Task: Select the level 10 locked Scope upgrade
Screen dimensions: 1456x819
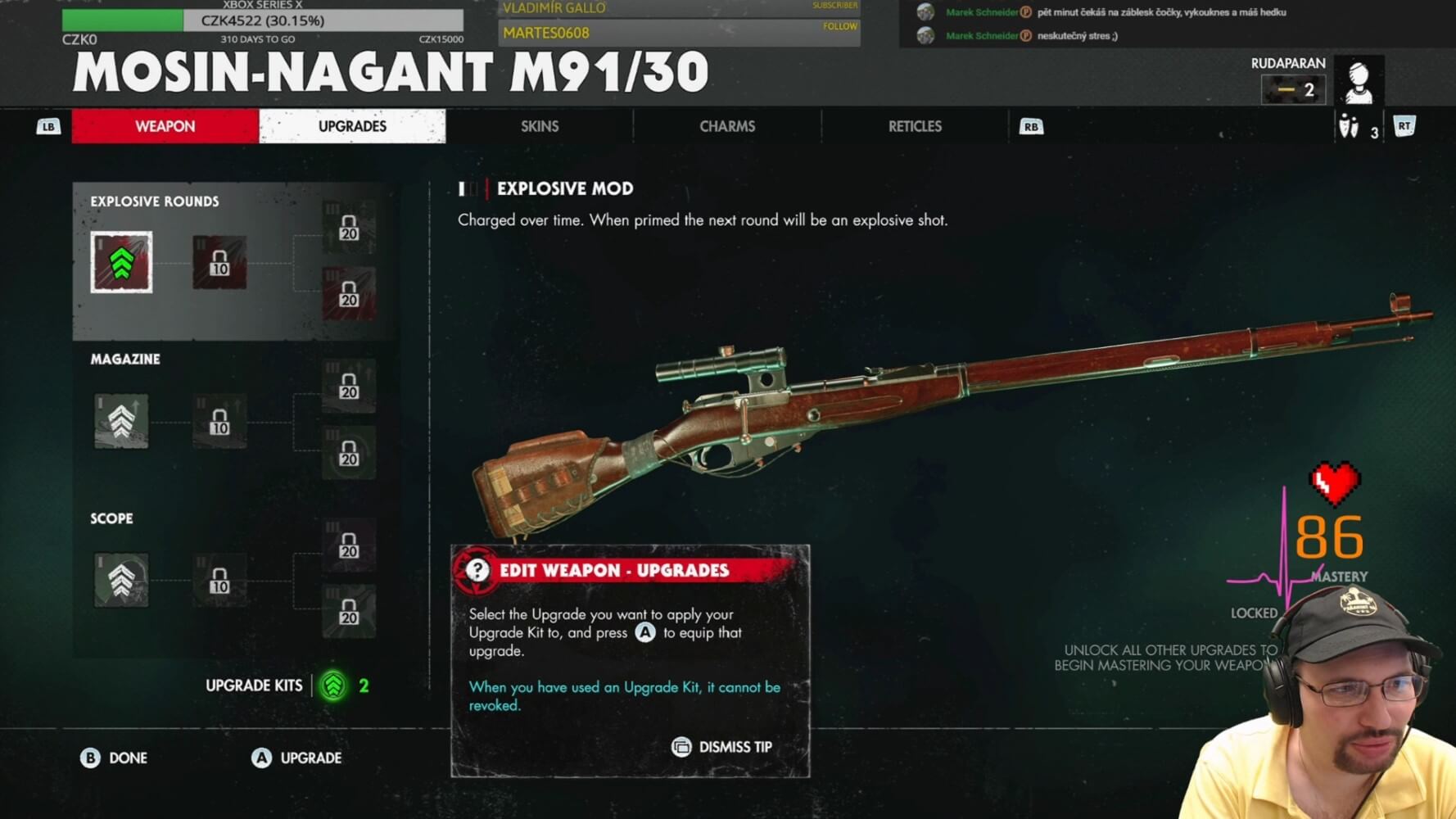Action: [219, 580]
